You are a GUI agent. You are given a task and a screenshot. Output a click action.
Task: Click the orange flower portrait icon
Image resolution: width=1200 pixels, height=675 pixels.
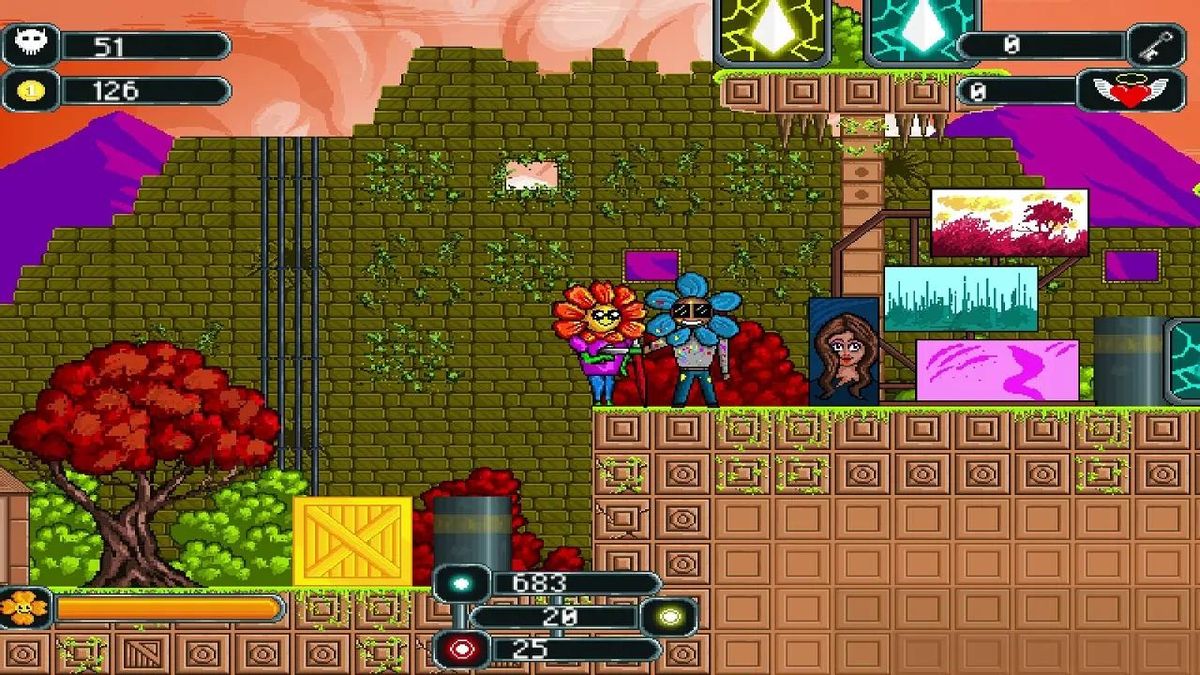(x=22, y=607)
